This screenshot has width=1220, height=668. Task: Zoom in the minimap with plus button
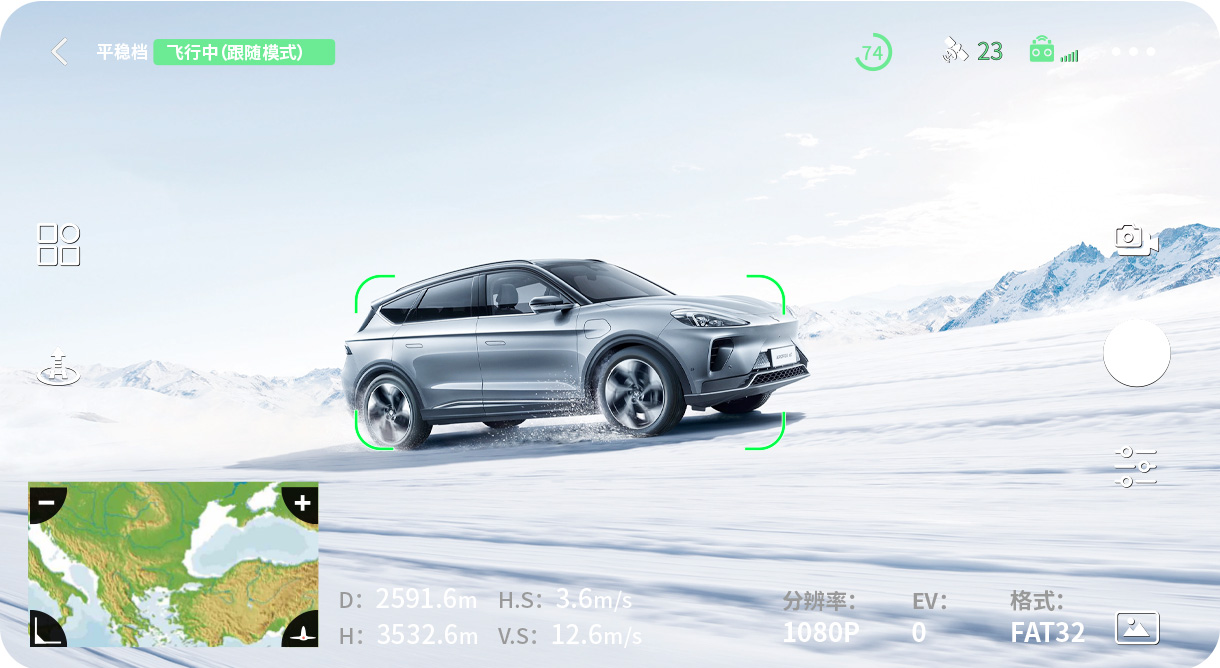[302, 501]
